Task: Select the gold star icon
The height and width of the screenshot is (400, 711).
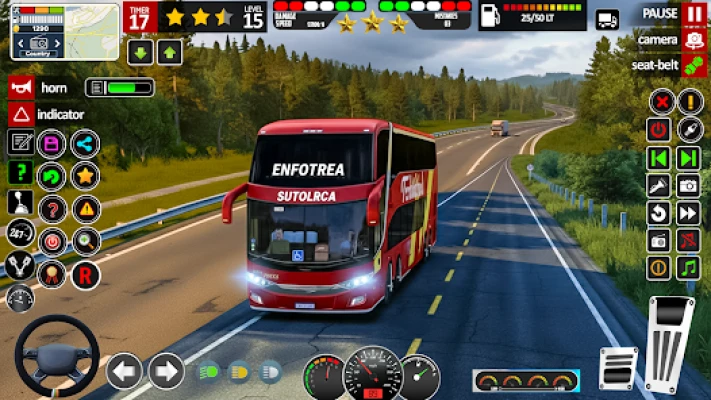Action: point(85,176)
